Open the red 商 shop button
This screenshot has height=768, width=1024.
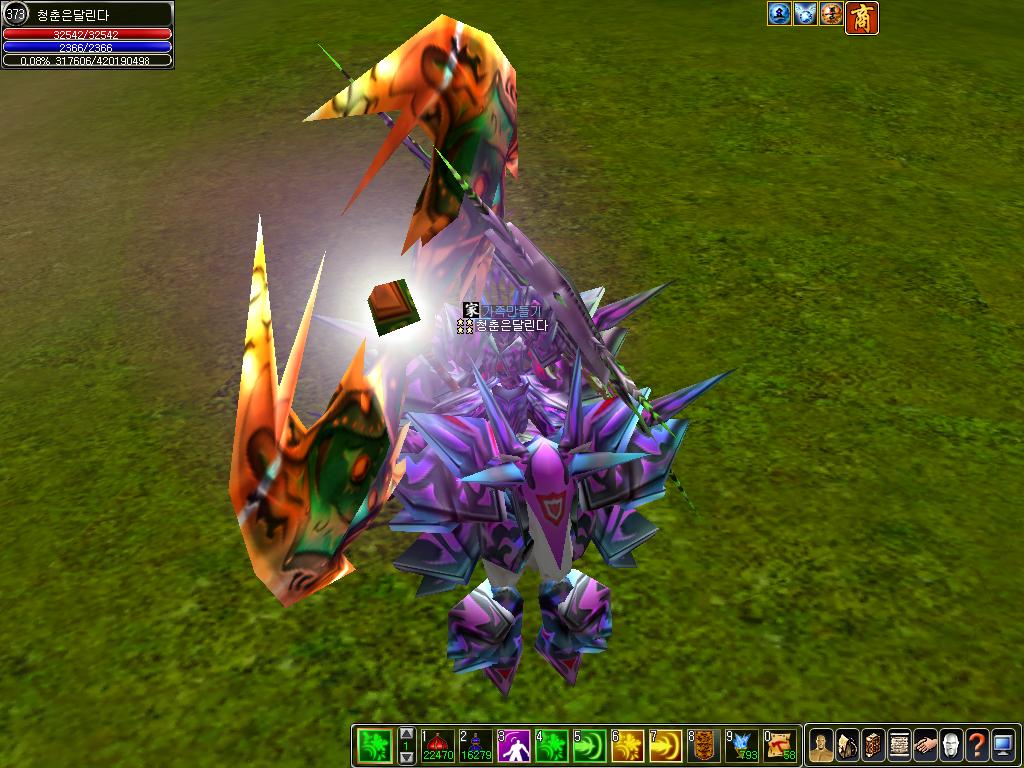862,17
